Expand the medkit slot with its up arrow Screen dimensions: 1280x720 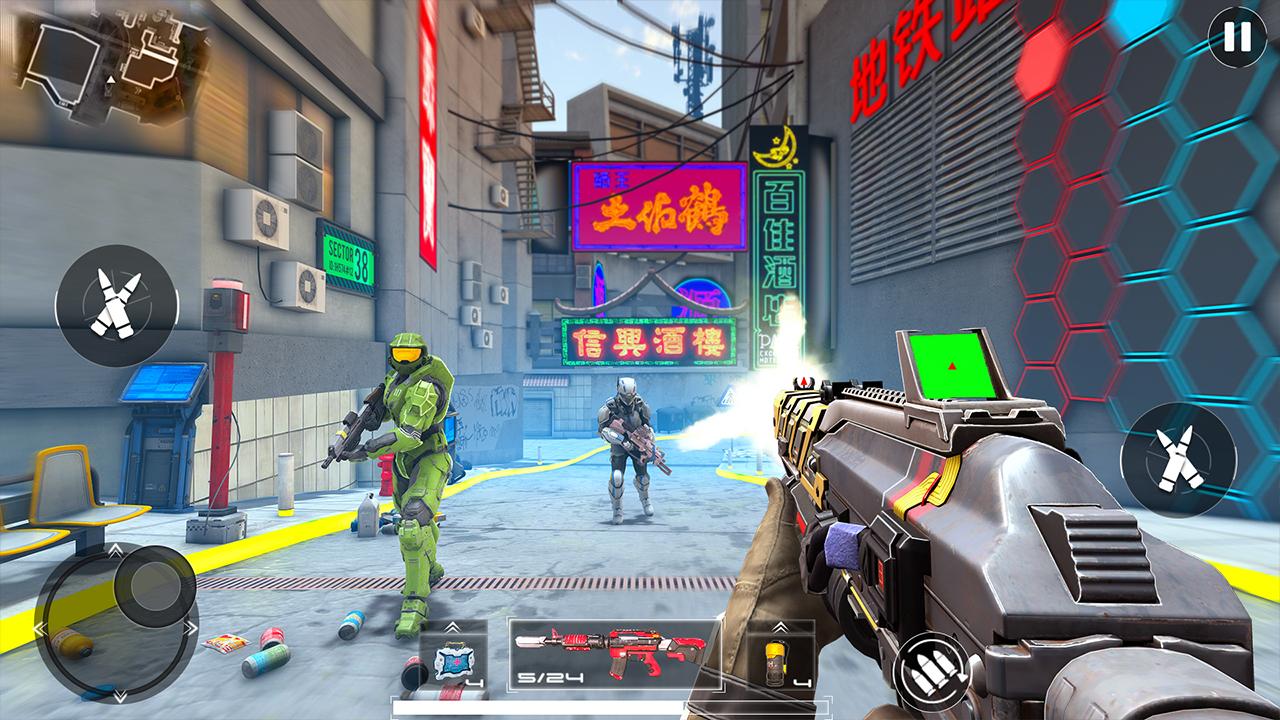pos(453,625)
